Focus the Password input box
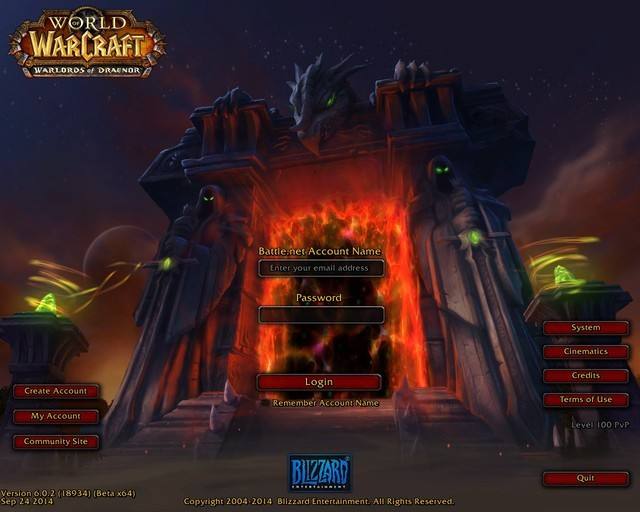Viewport: 640px width, 512px height. [321, 314]
